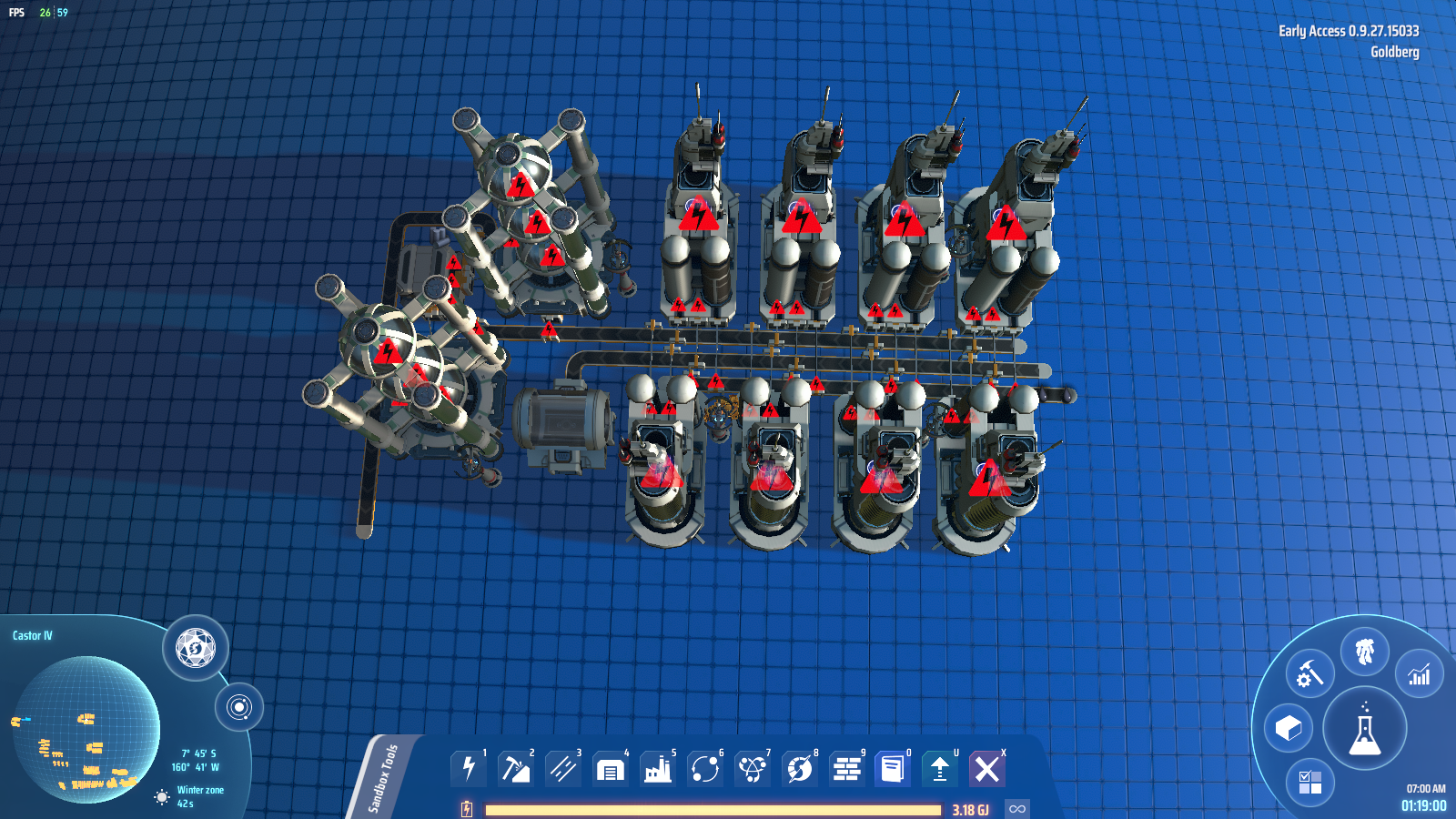Select the factory tool in slot 5
1456x819 pixels.
pos(658,769)
